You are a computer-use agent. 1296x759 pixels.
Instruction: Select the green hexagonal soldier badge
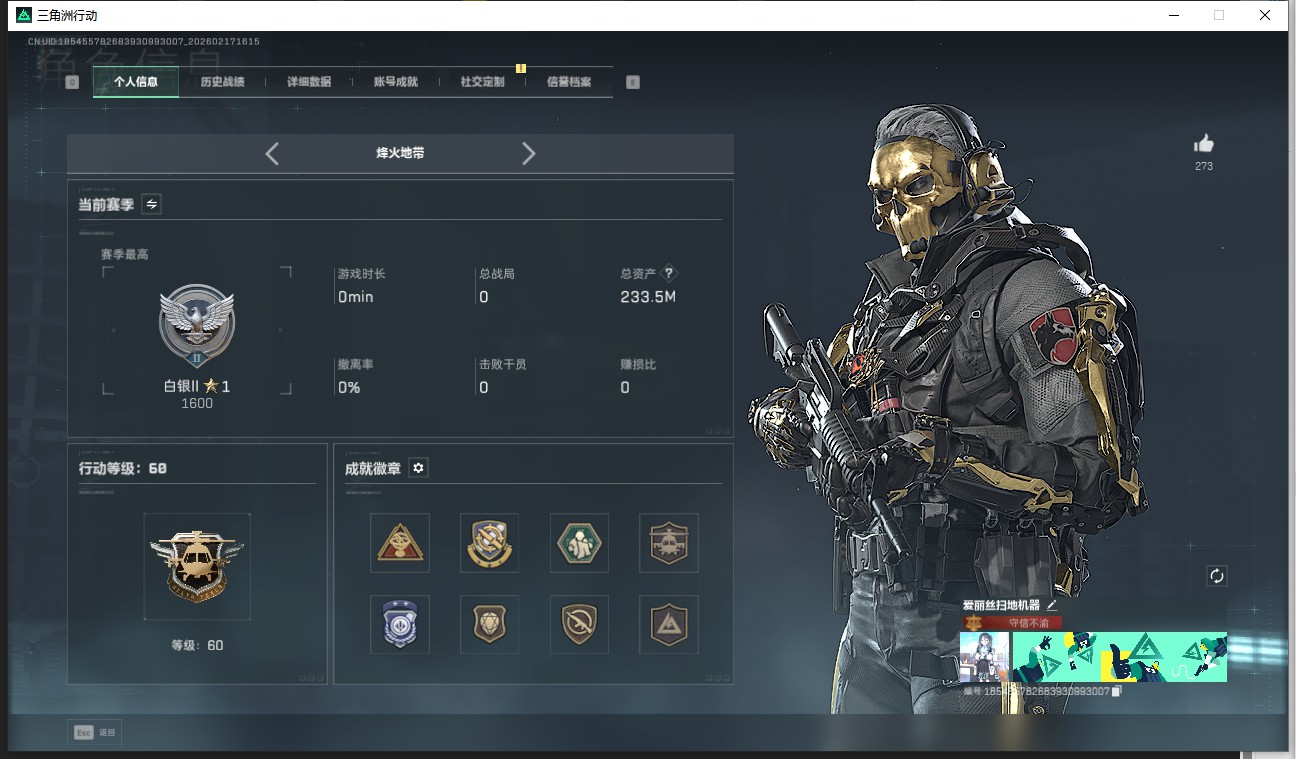(579, 543)
